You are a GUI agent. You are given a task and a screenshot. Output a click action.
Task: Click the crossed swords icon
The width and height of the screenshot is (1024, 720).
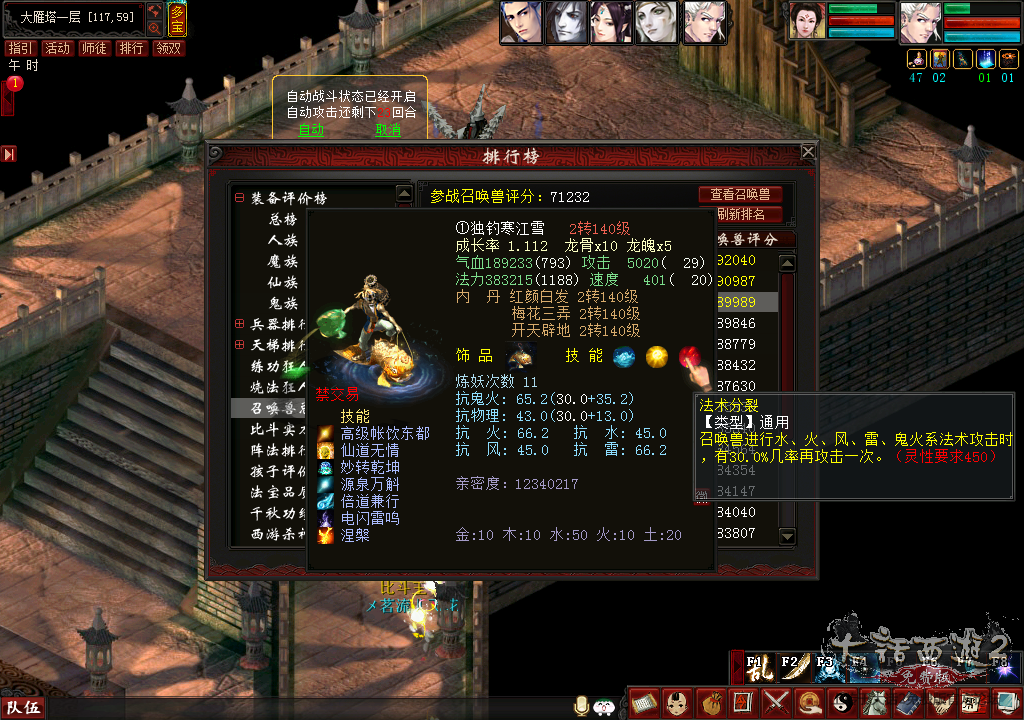(775, 703)
